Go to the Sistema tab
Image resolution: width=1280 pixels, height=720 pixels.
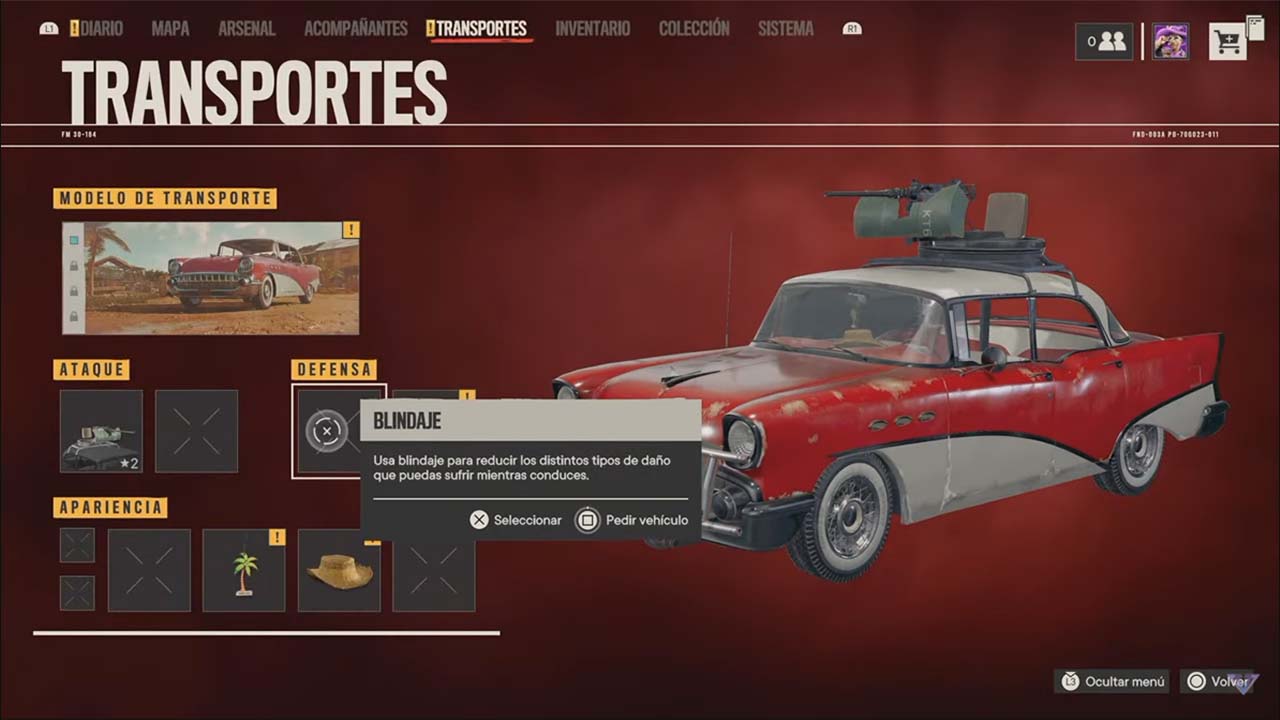coord(785,29)
